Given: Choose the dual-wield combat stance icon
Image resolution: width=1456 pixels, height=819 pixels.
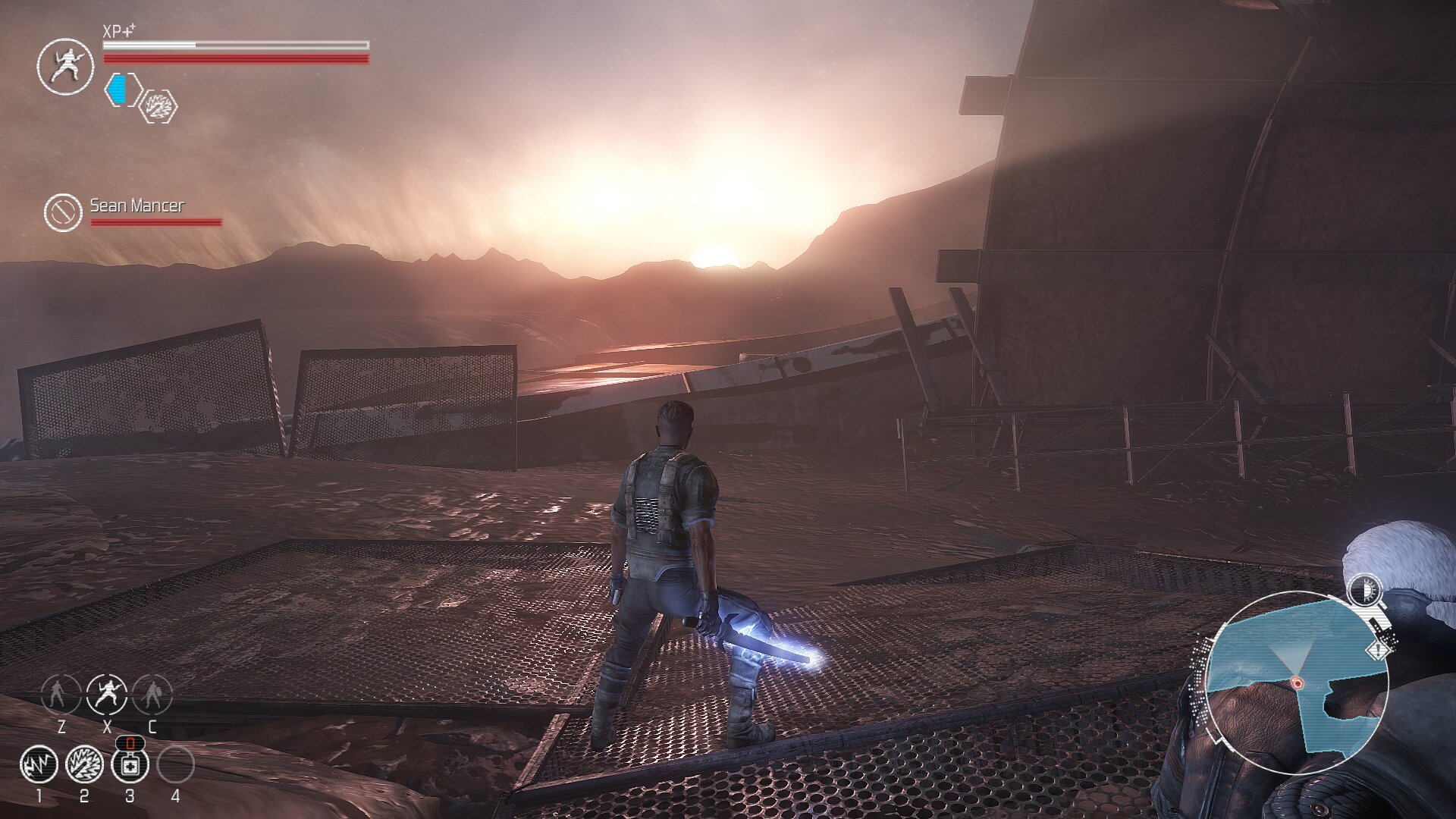Looking at the screenshot, I should [107, 694].
